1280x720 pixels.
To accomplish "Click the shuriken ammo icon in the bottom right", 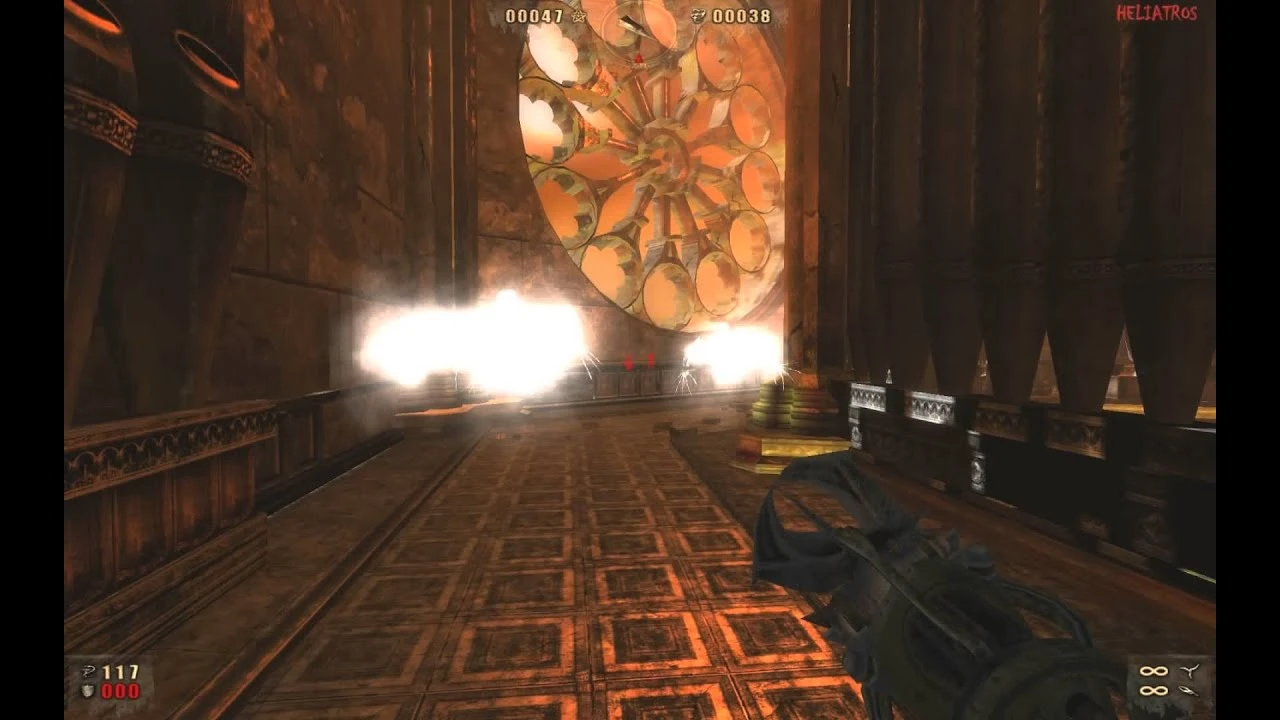I will coord(1189,670).
